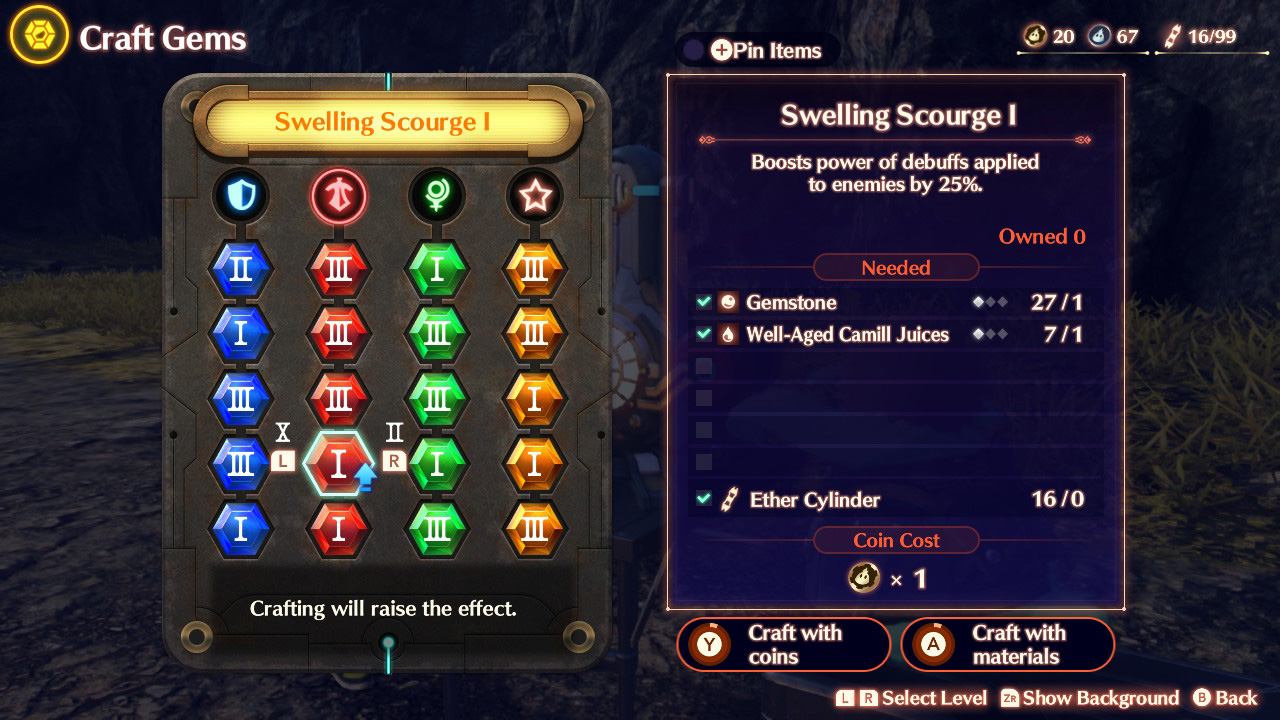1280x720 pixels.
Task: Click the highlighted Swelling Scourge I gem
Action: (339, 462)
